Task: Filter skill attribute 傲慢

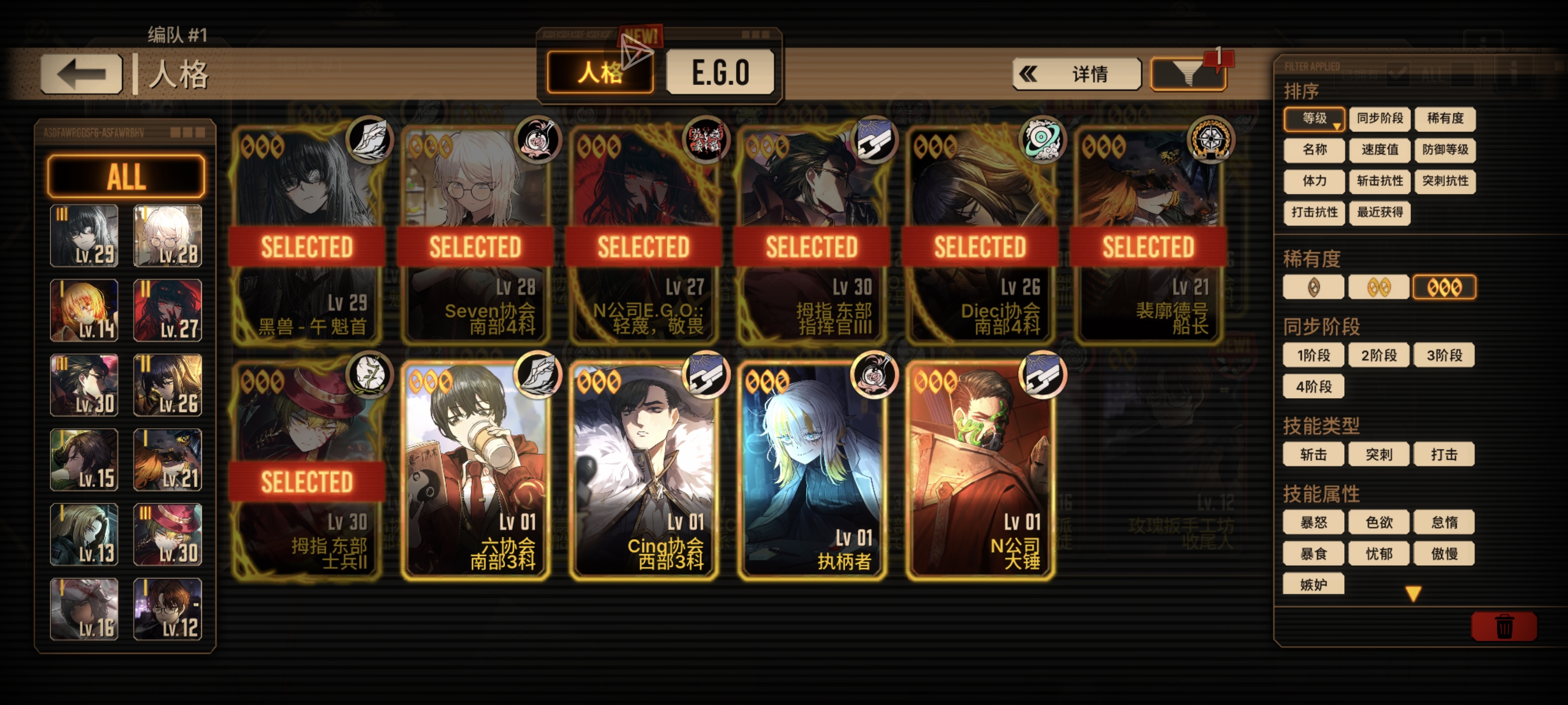Action: (x=1443, y=554)
